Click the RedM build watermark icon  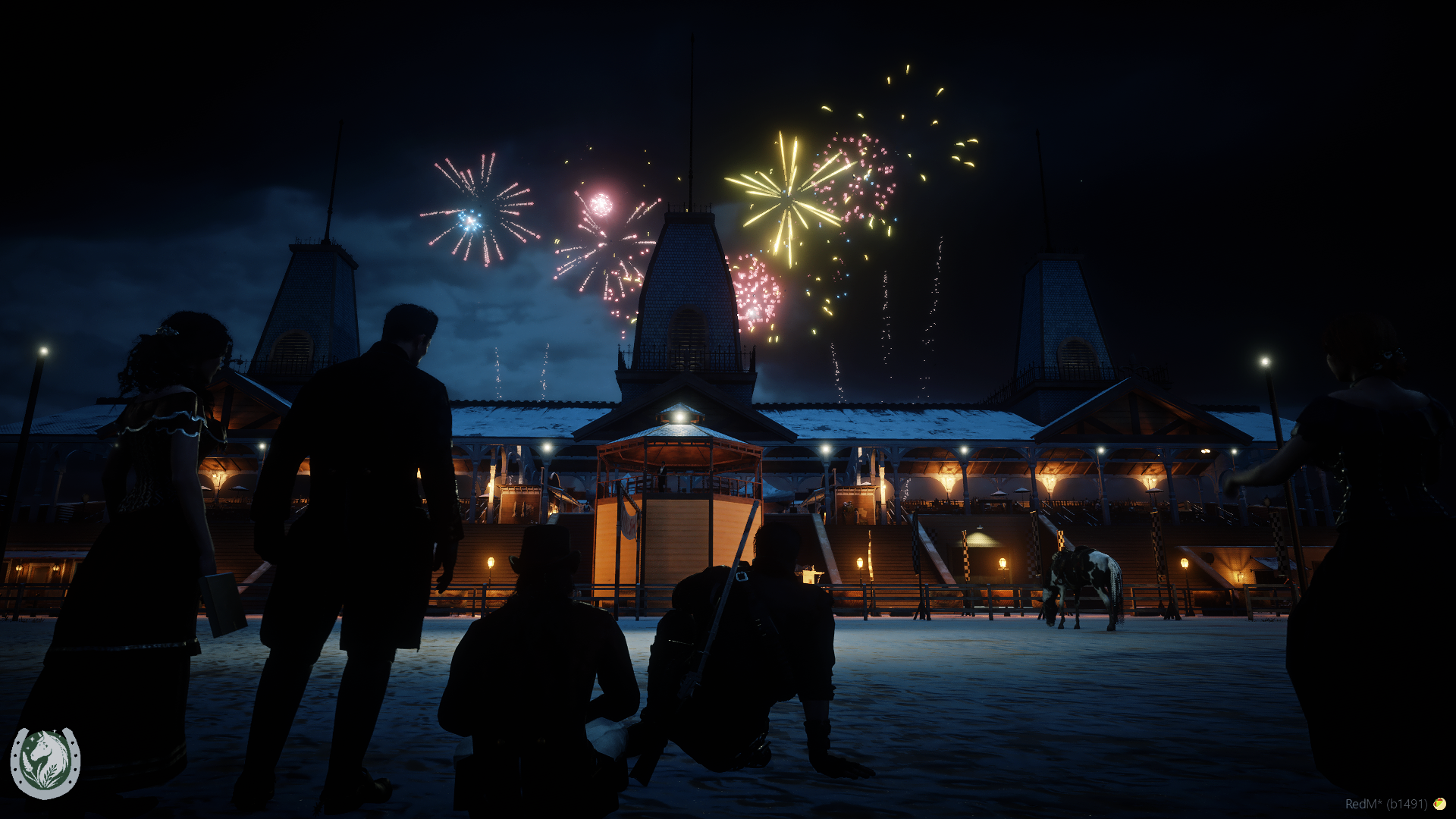(x=1439, y=804)
